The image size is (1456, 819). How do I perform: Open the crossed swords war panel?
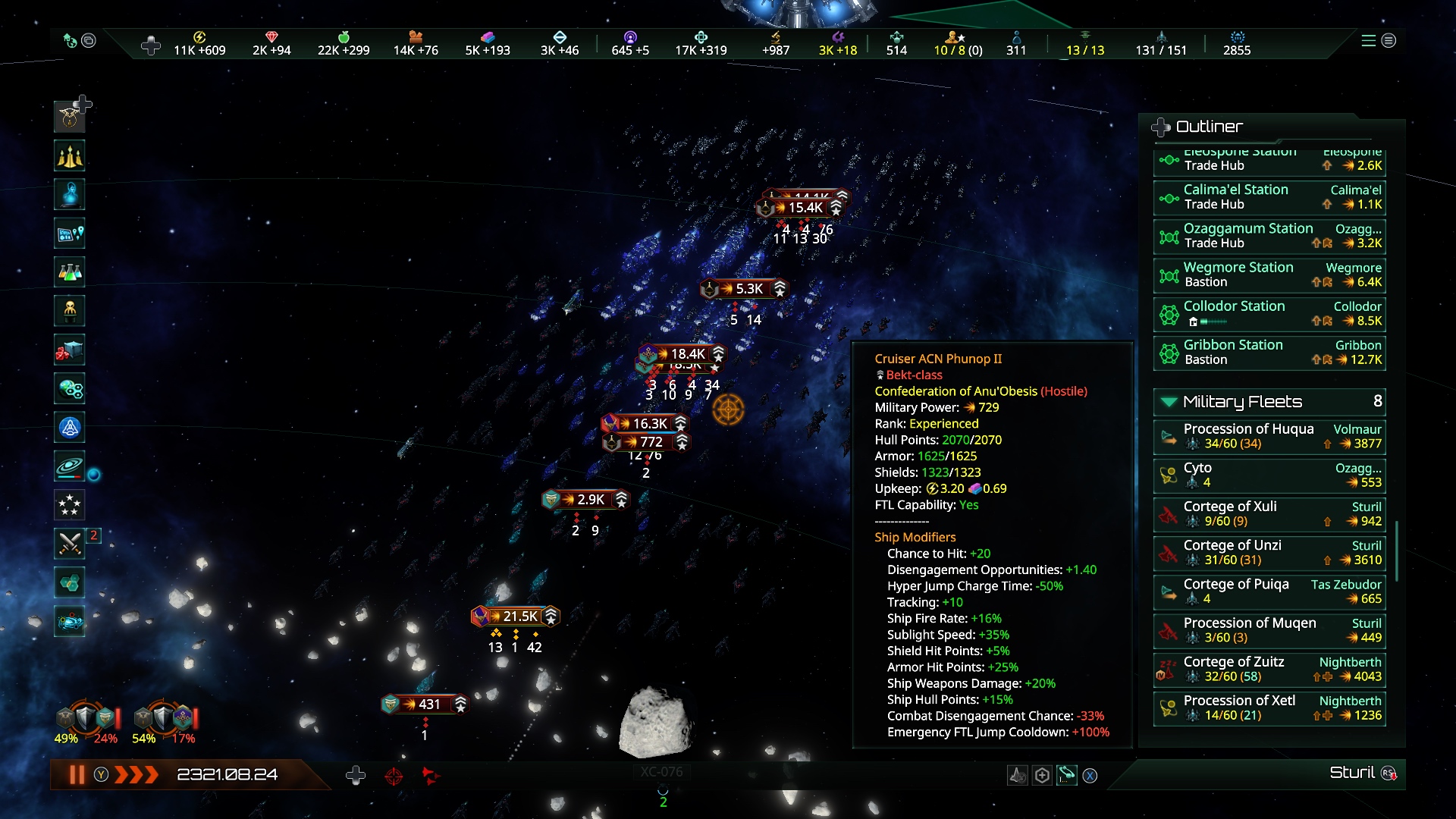point(70,543)
